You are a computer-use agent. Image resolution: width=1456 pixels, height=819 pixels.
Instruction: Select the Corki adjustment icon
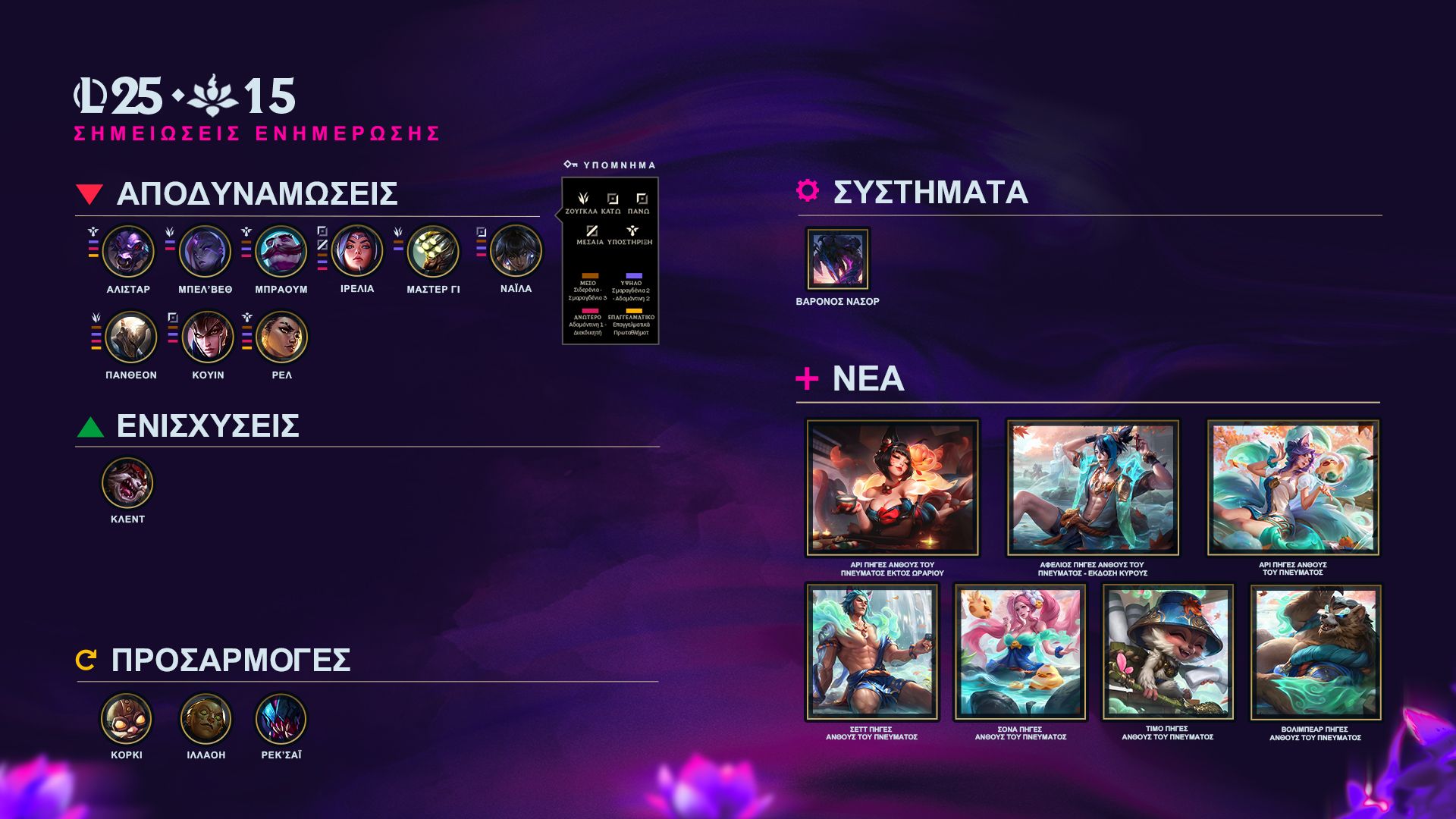coord(127,718)
